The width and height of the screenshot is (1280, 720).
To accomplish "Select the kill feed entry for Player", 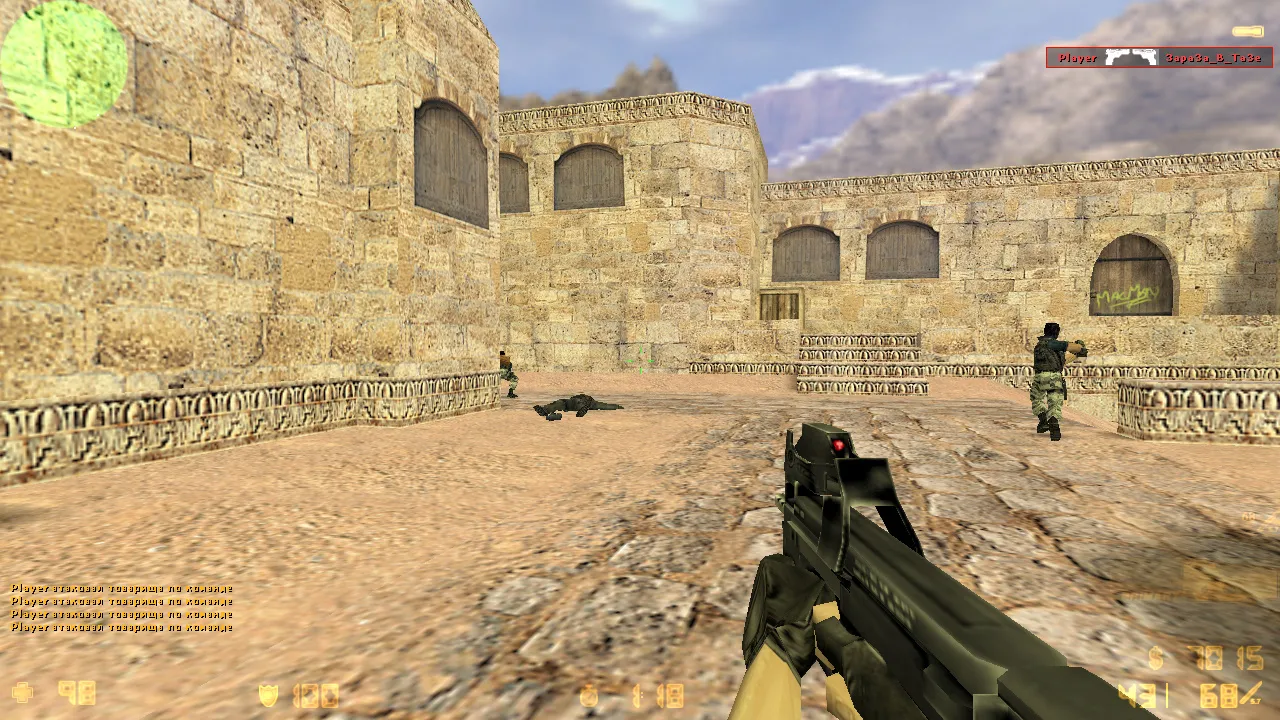I will coord(1159,58).
